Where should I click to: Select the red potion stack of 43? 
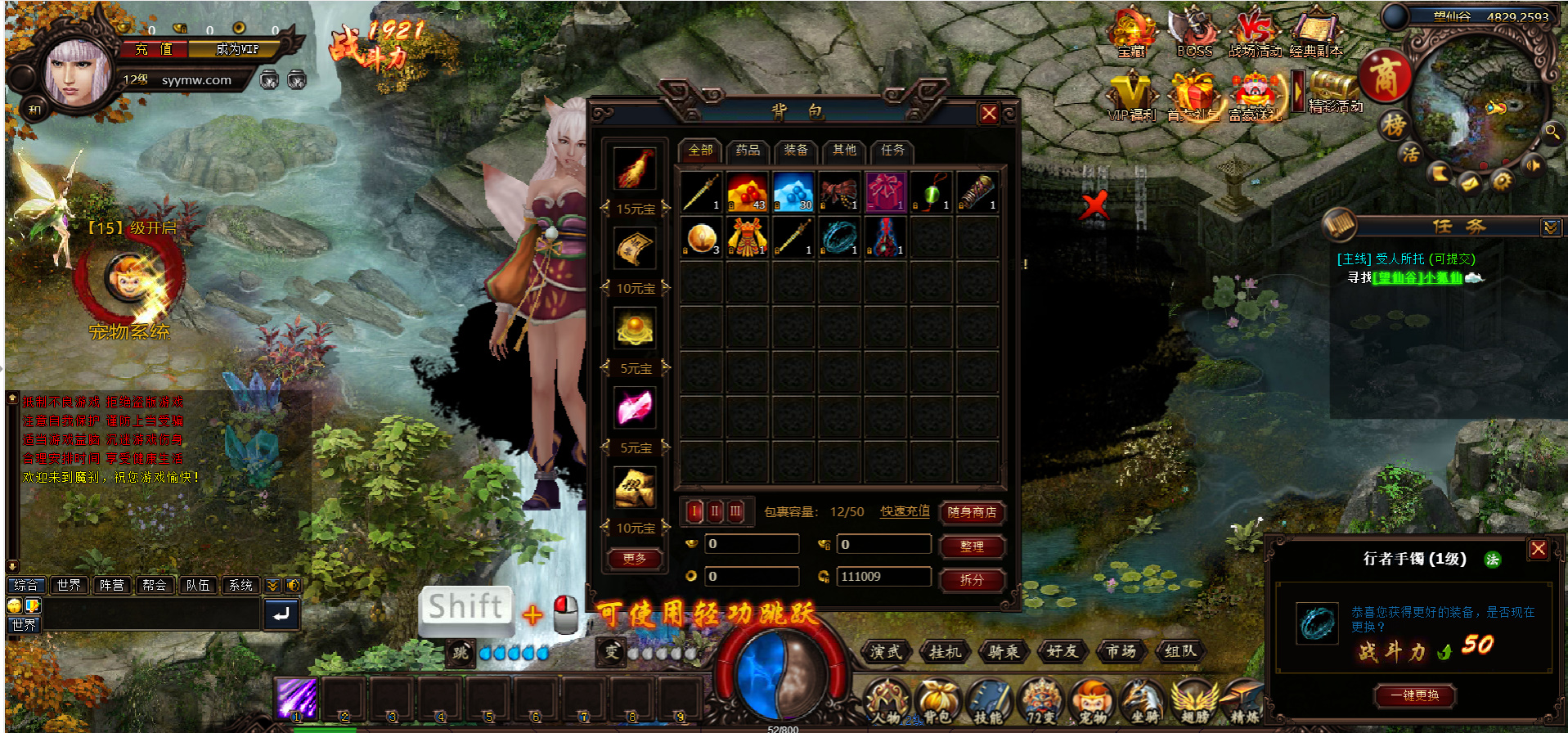(x=748, y=193)
